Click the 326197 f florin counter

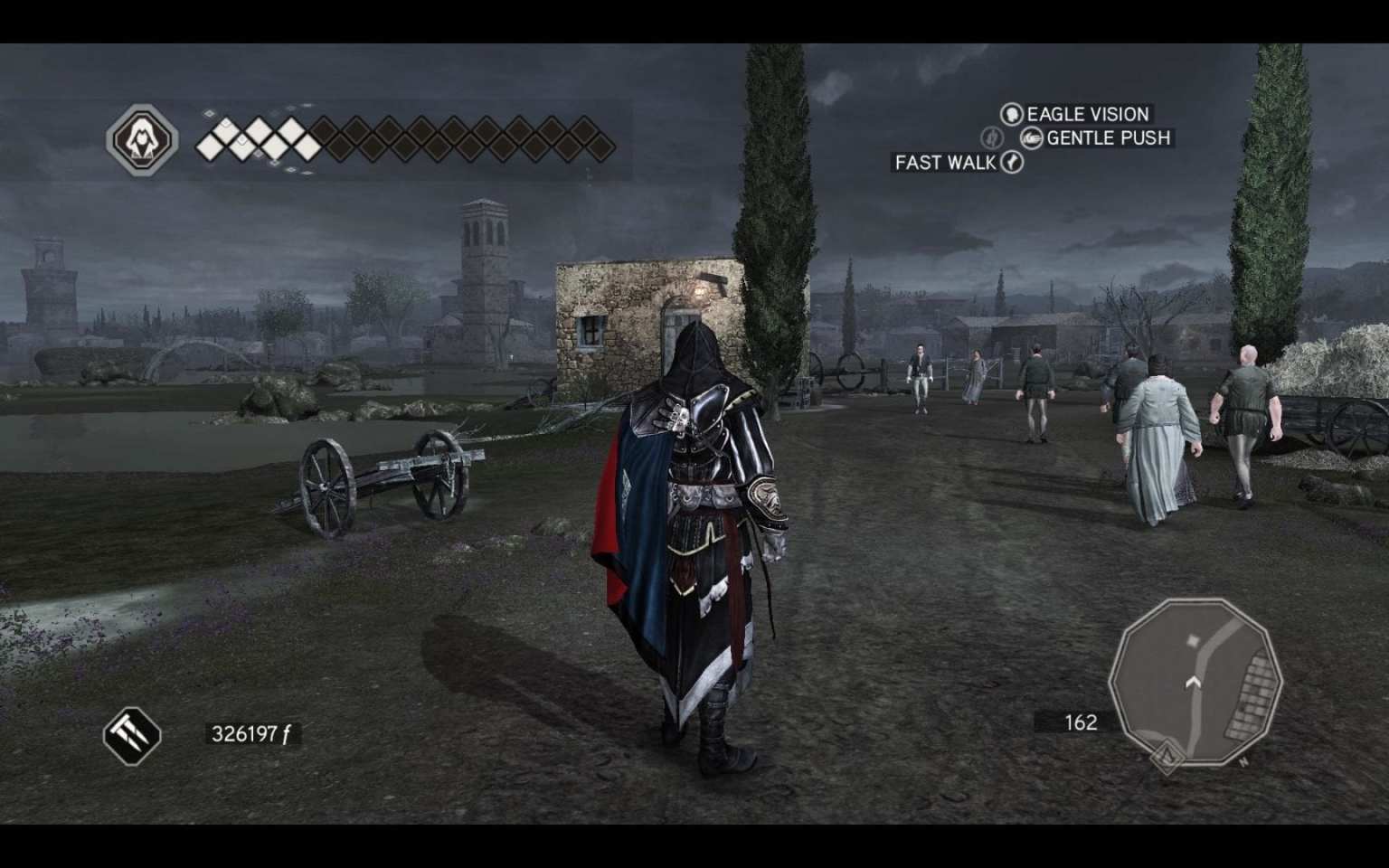coord(251,734)
